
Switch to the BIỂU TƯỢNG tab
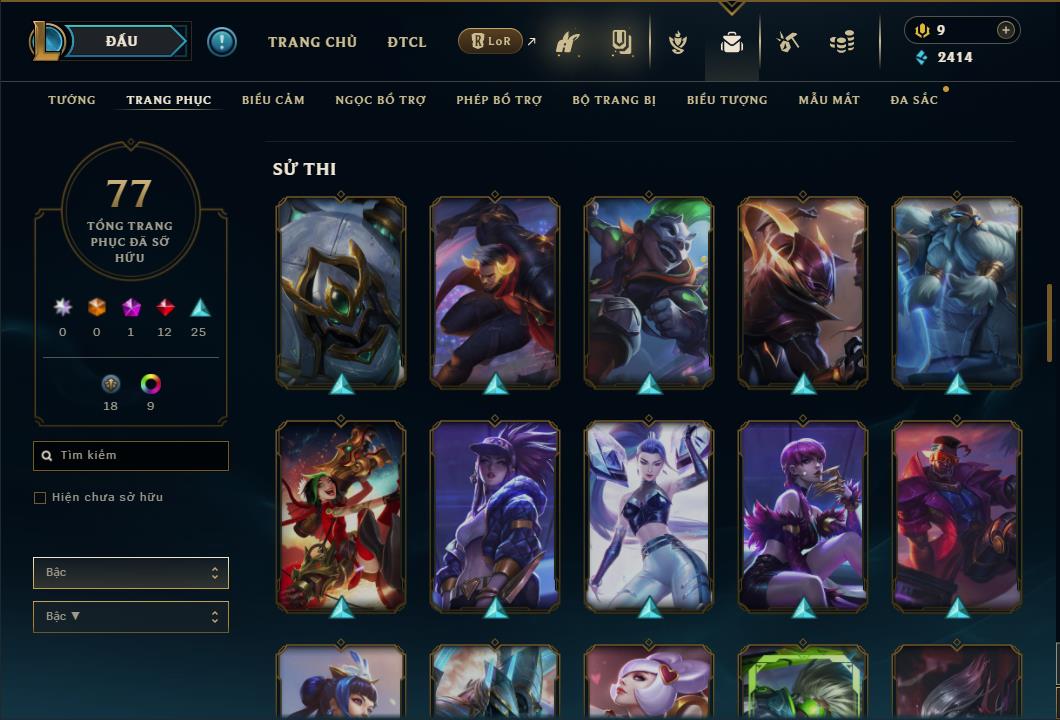(727, 100)
